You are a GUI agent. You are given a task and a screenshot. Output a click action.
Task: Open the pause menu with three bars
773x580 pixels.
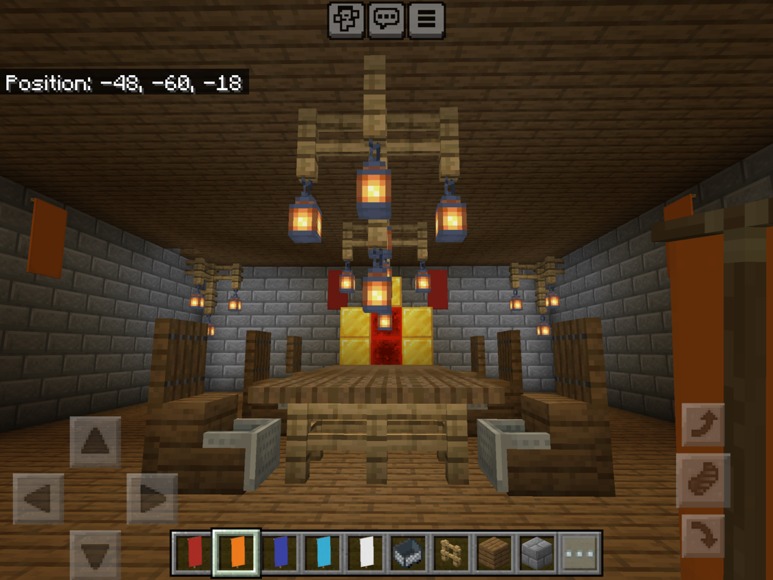click(x=427, y=19)
